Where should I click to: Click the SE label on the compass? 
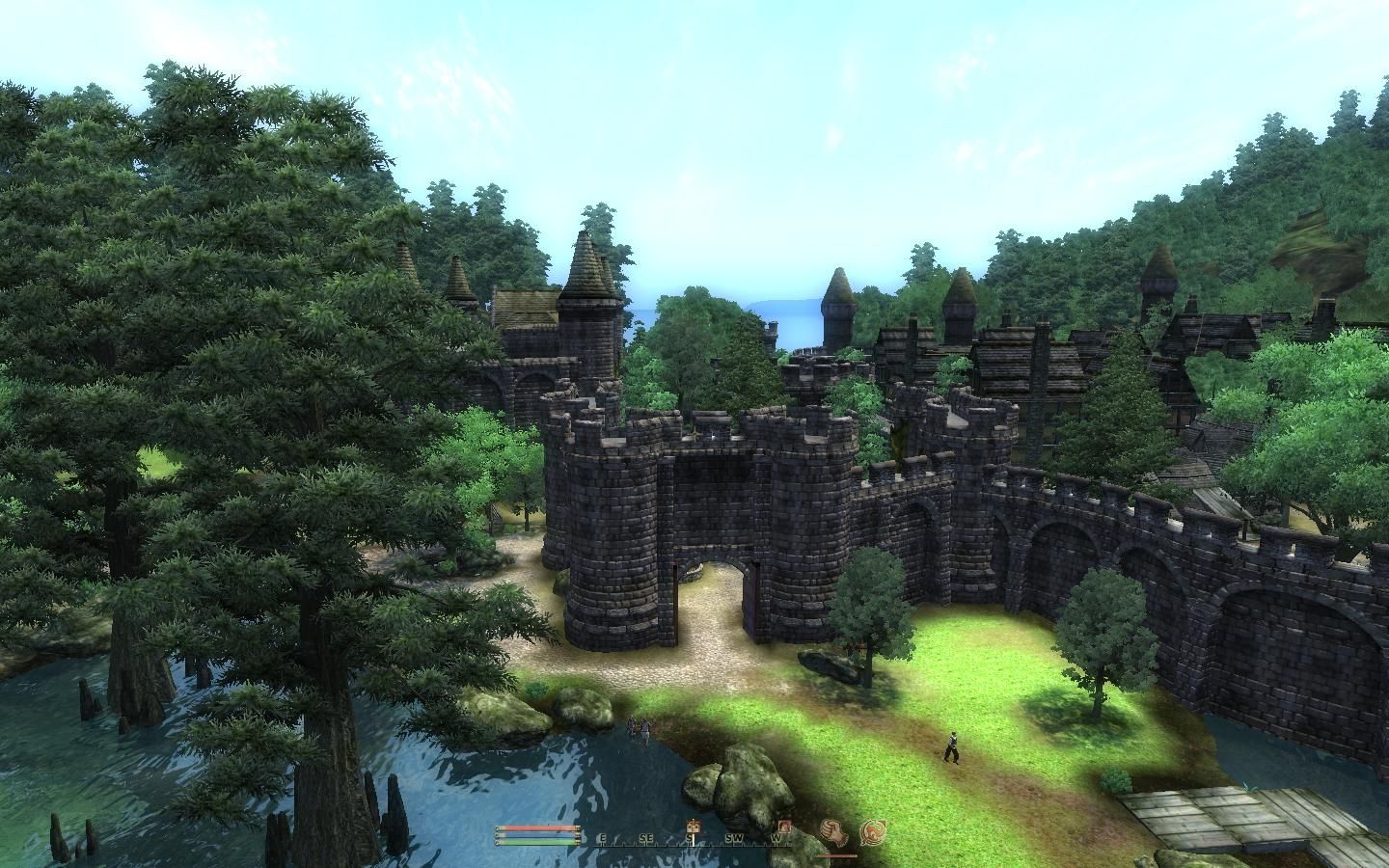pyautogui.click(x=646, y=837)
